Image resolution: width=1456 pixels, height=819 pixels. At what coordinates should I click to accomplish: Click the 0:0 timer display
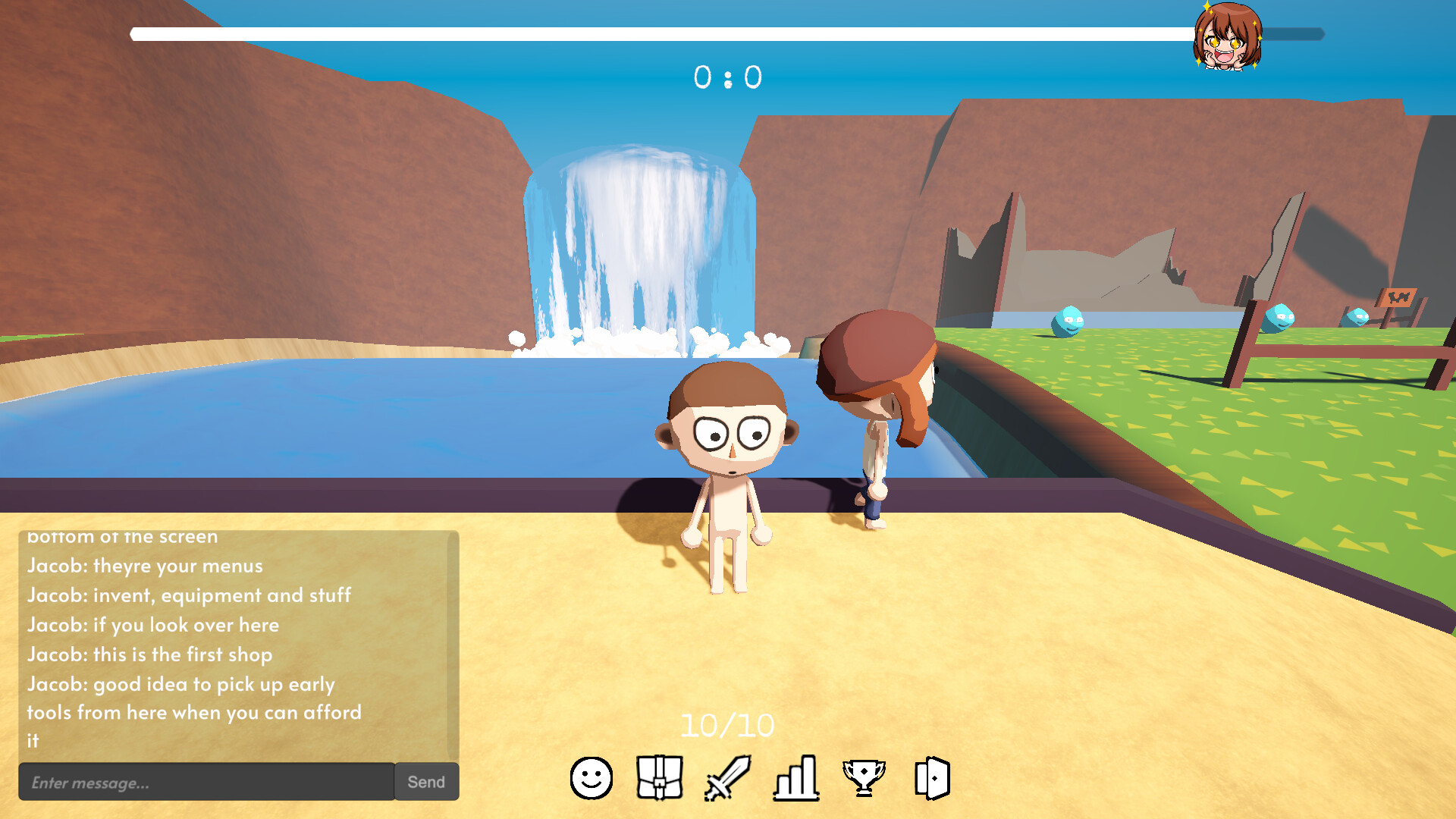[728, 78]
